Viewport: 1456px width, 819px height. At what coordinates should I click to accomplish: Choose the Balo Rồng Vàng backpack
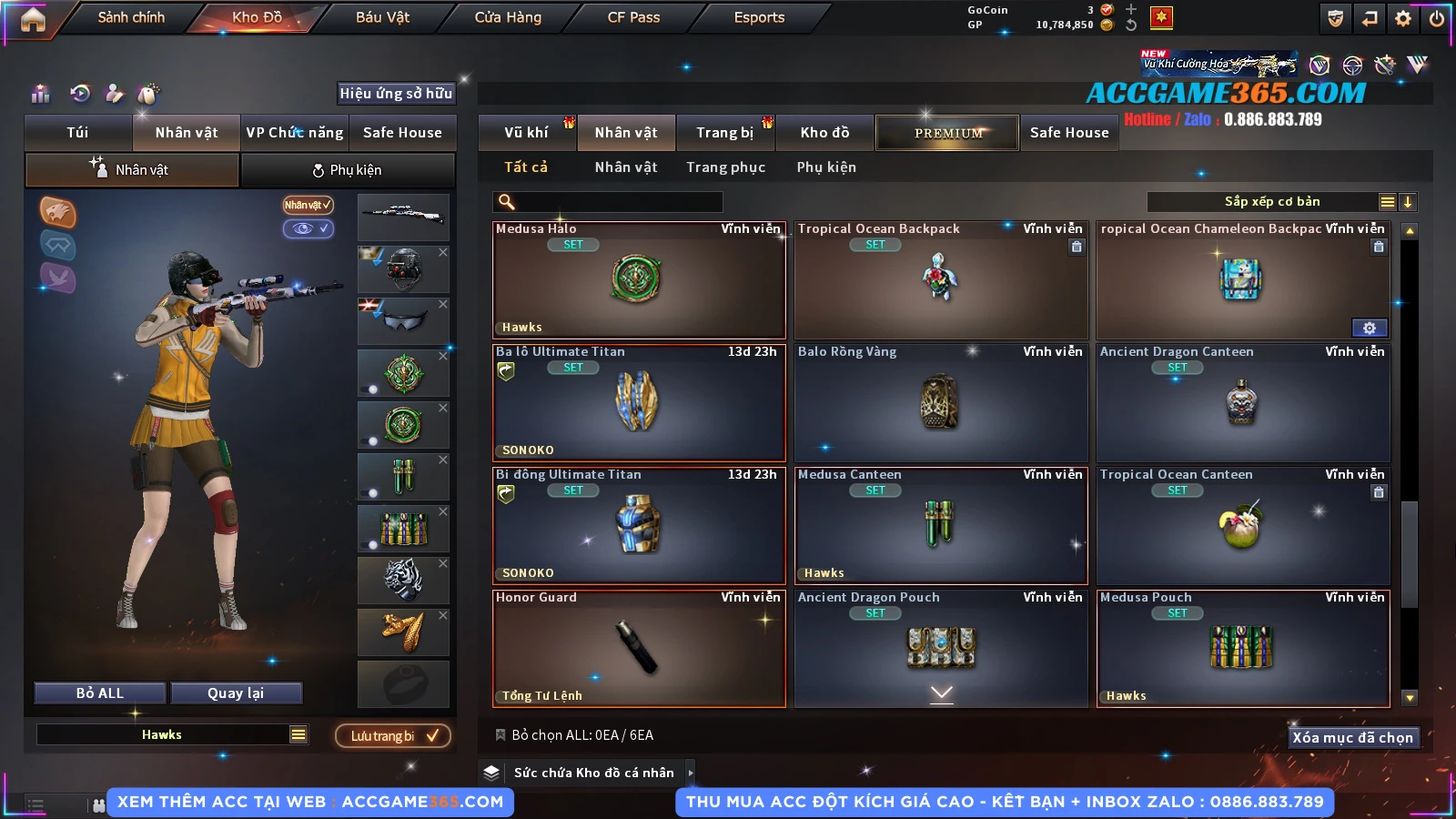tap(940, 402)
